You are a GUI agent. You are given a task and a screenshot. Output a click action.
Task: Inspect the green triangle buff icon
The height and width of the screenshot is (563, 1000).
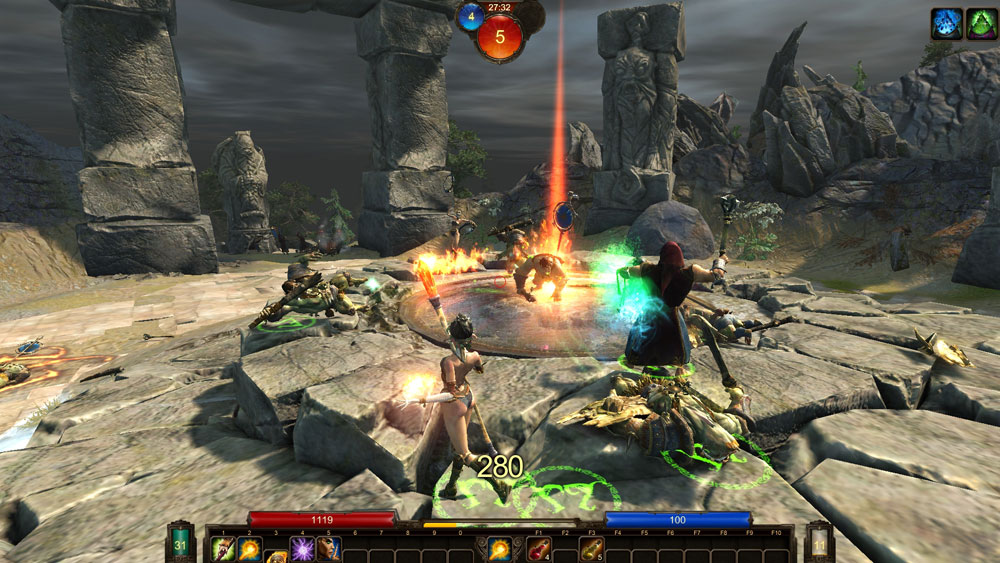click(980, 23)
